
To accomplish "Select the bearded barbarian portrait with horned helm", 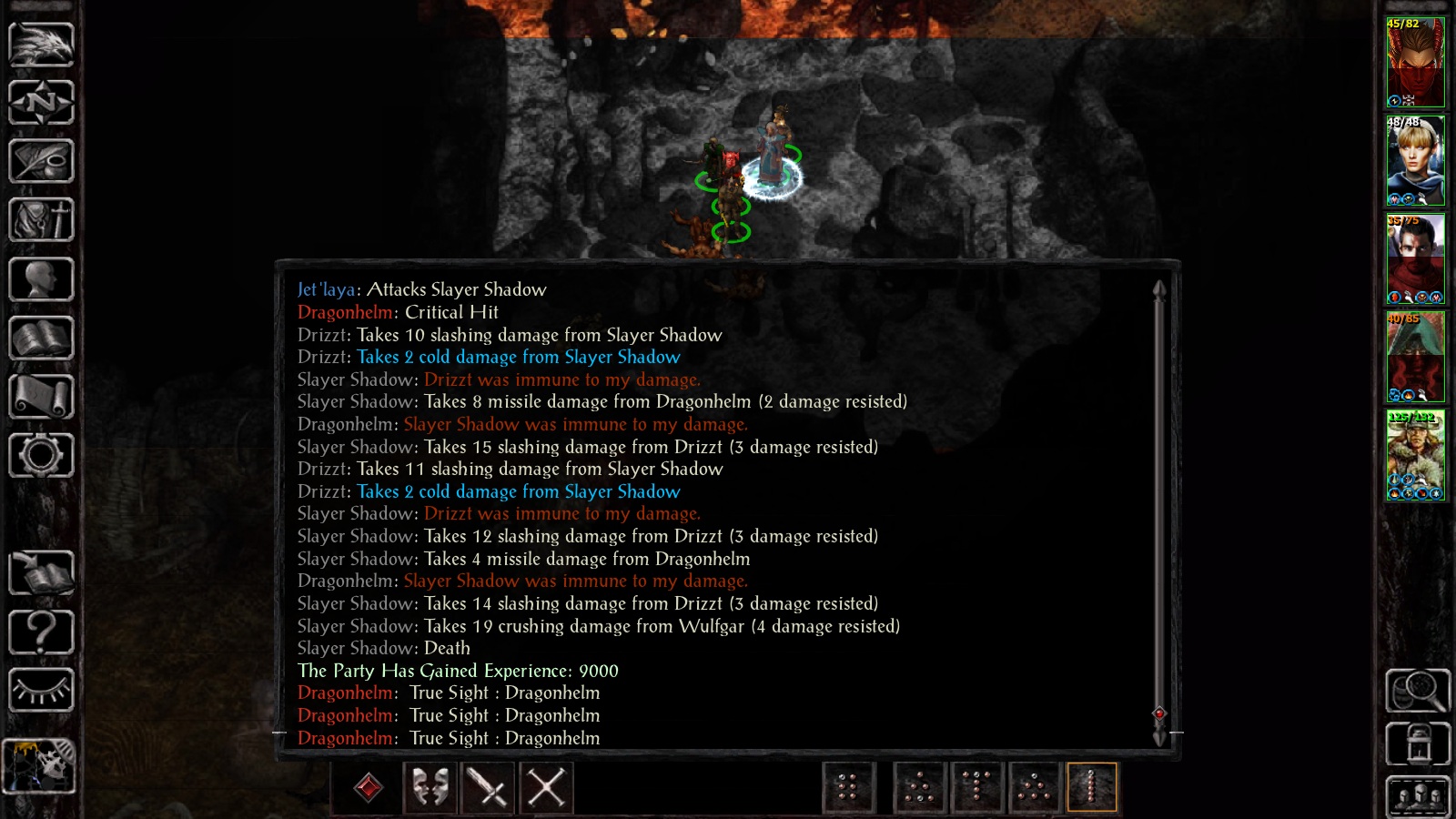I will click(x=1415, y=455).
